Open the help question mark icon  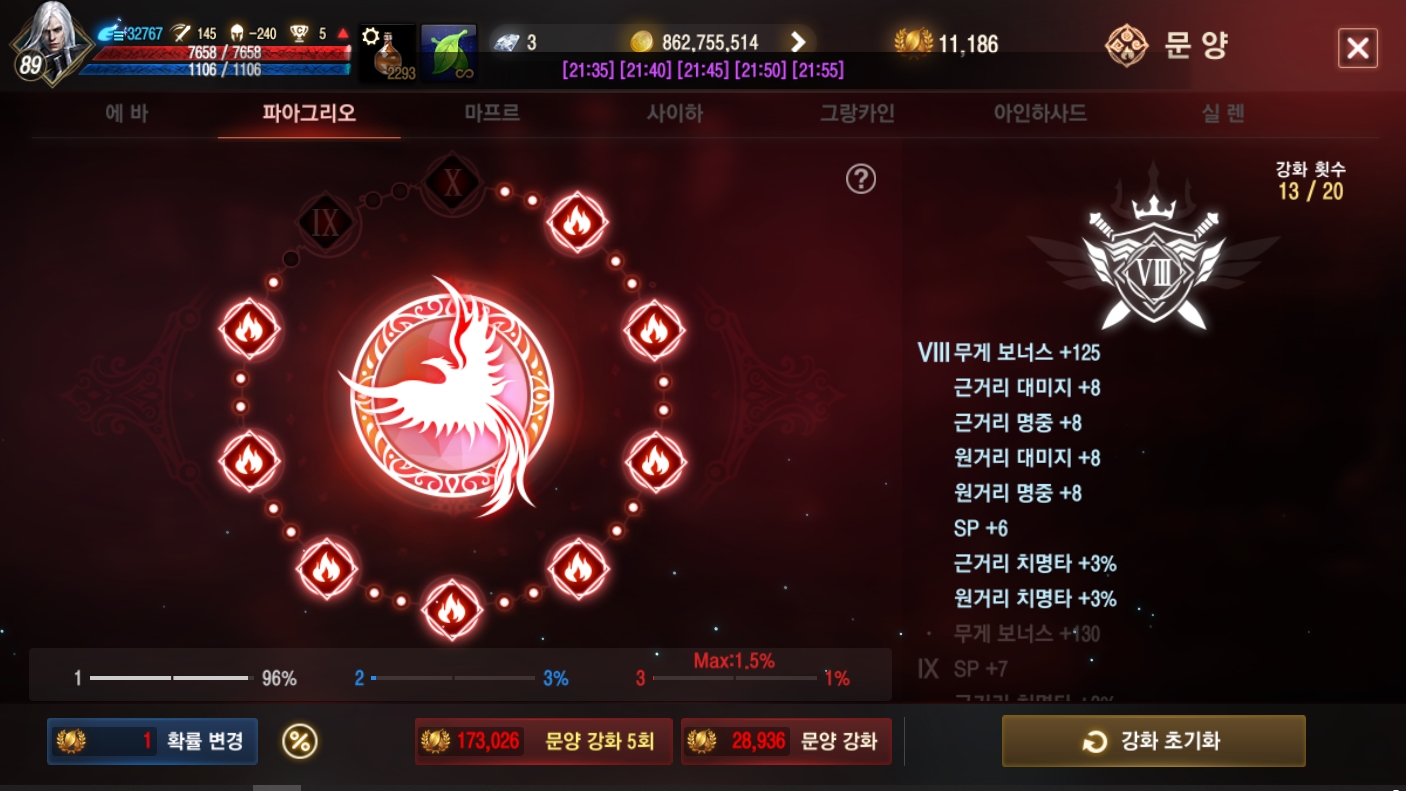[x=859, y=180]
